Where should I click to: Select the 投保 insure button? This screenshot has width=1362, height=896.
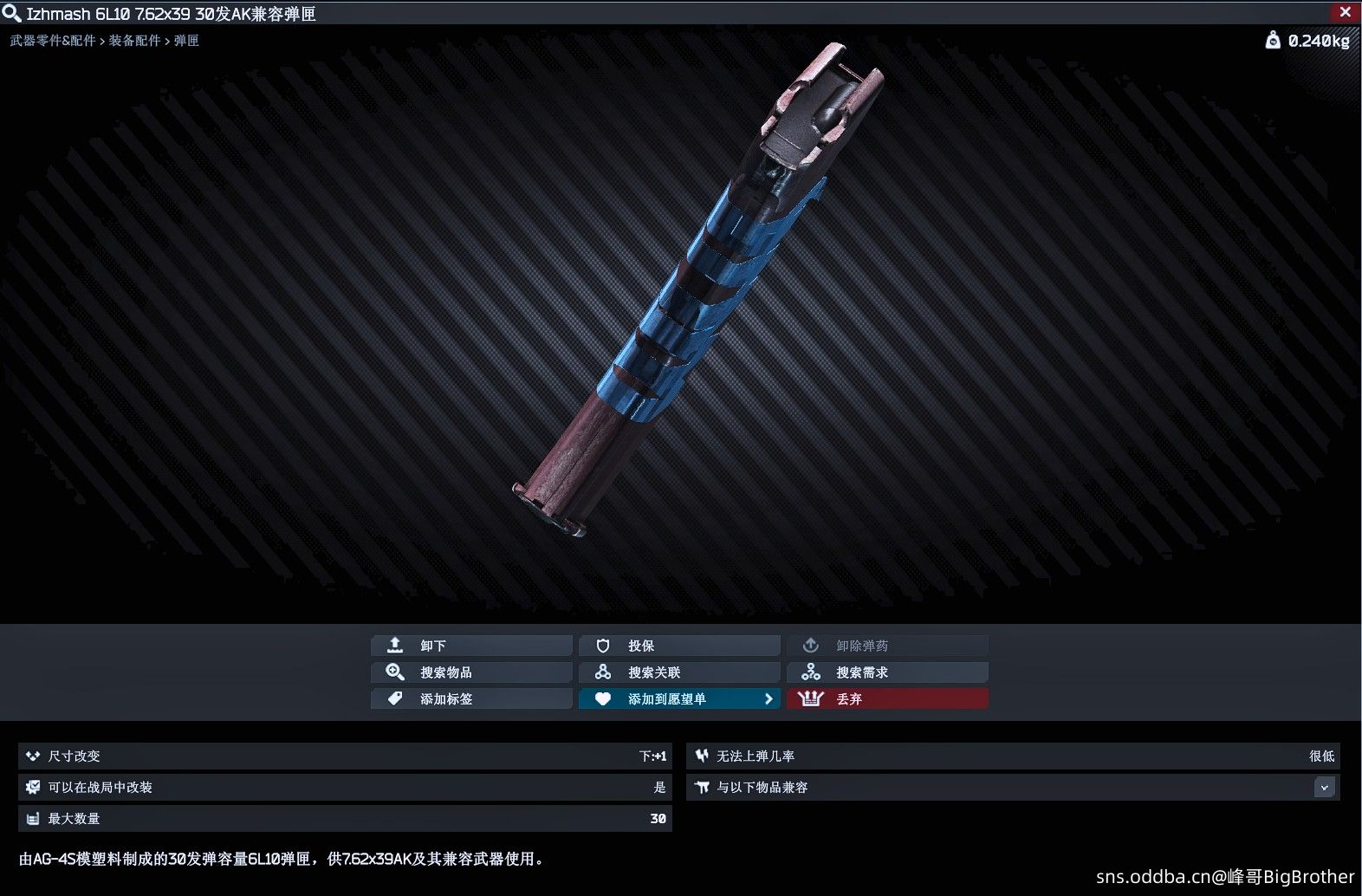(679, 646)
